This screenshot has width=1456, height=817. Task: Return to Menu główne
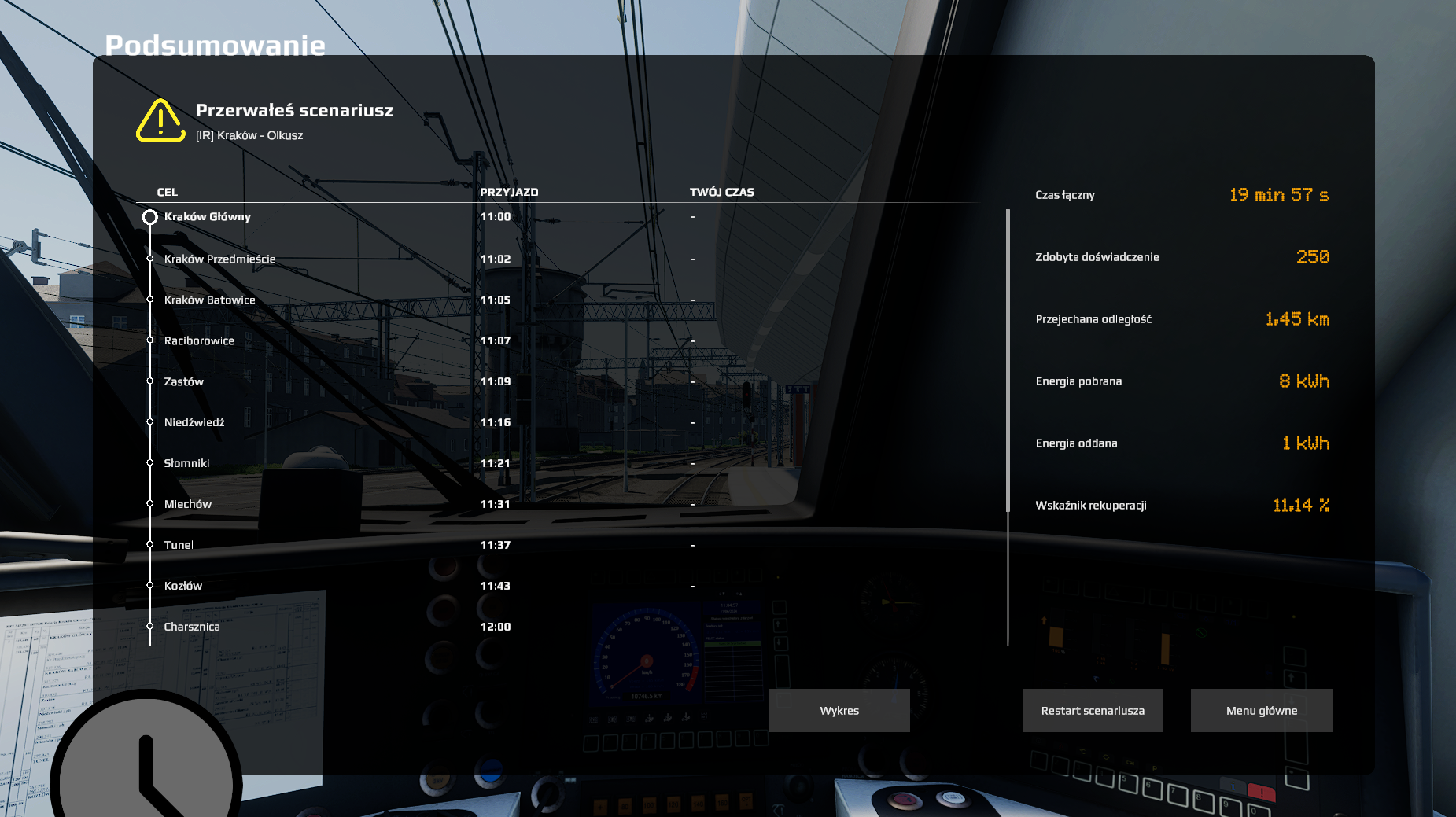[x=1261, y=710]
